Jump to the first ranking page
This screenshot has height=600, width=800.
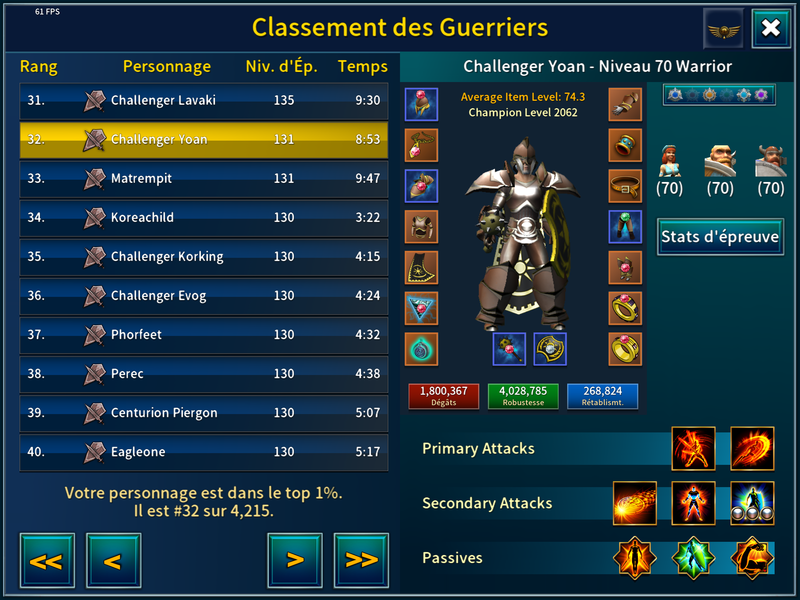pyautogui.click(x=46, y=560)
